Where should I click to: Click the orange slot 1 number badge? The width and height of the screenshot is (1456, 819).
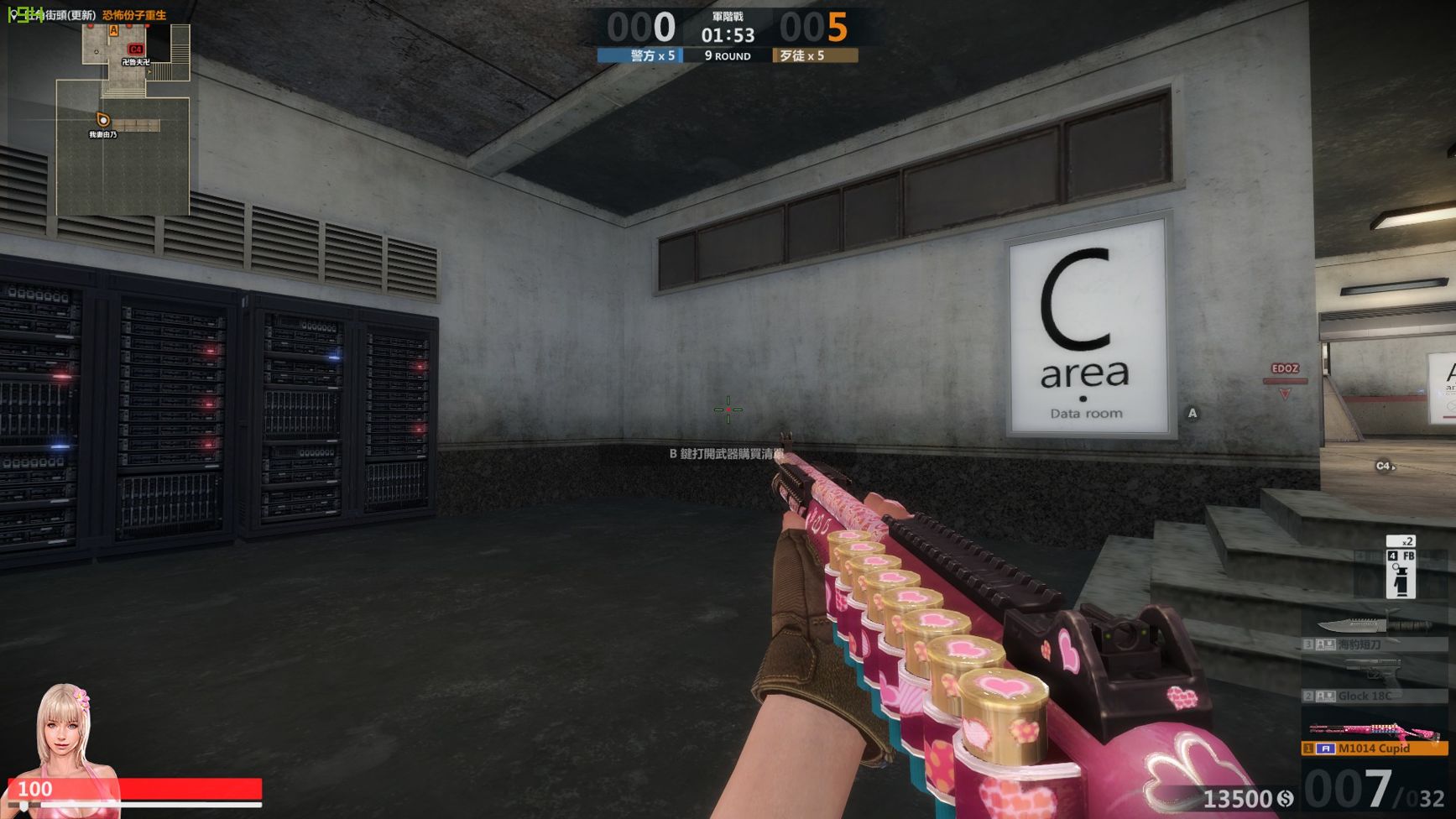pos(1307,749)
